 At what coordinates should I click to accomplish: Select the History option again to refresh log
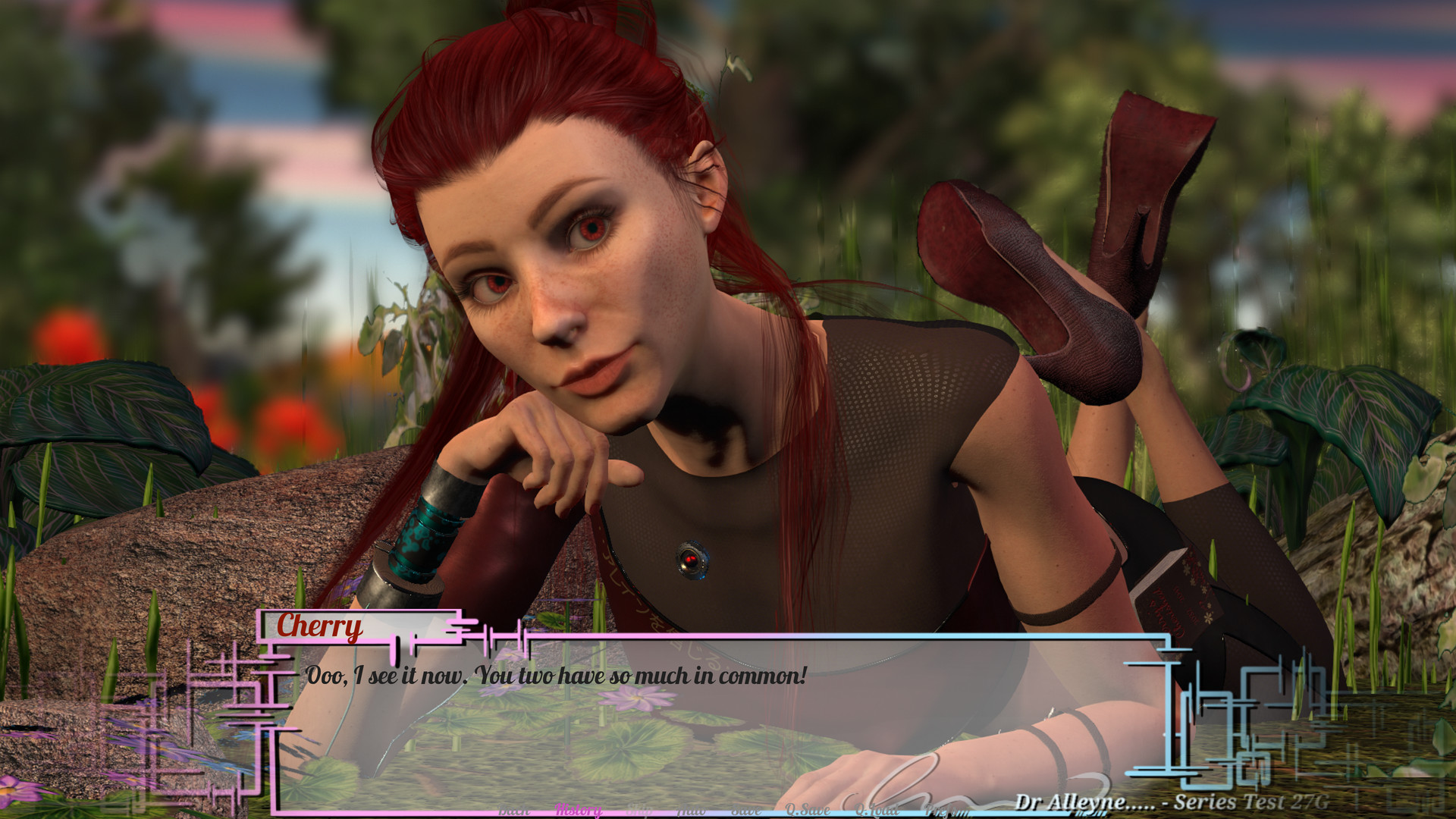click(578, 810)
